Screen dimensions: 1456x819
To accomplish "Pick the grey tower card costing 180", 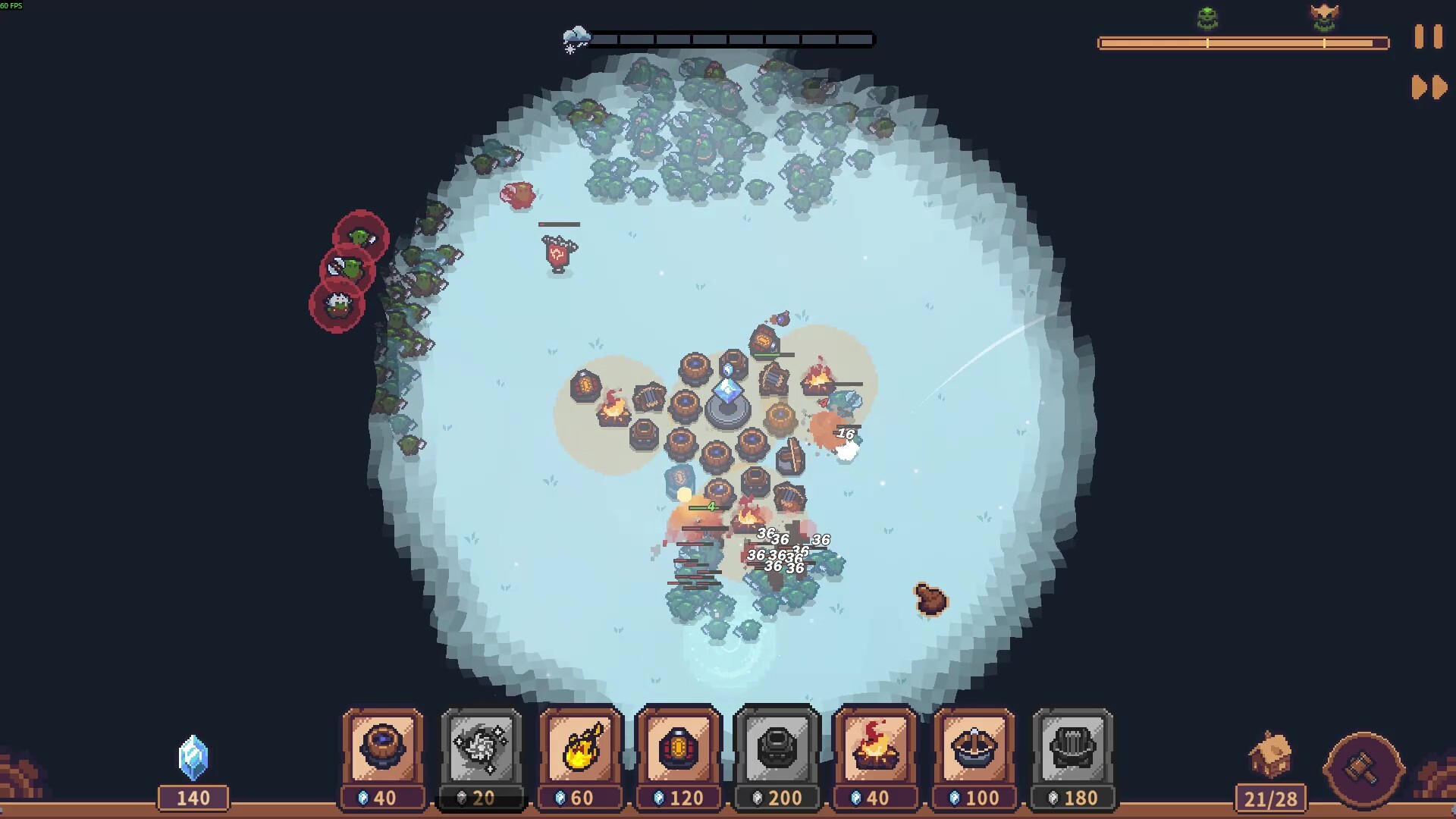I will coord(1073,748).
